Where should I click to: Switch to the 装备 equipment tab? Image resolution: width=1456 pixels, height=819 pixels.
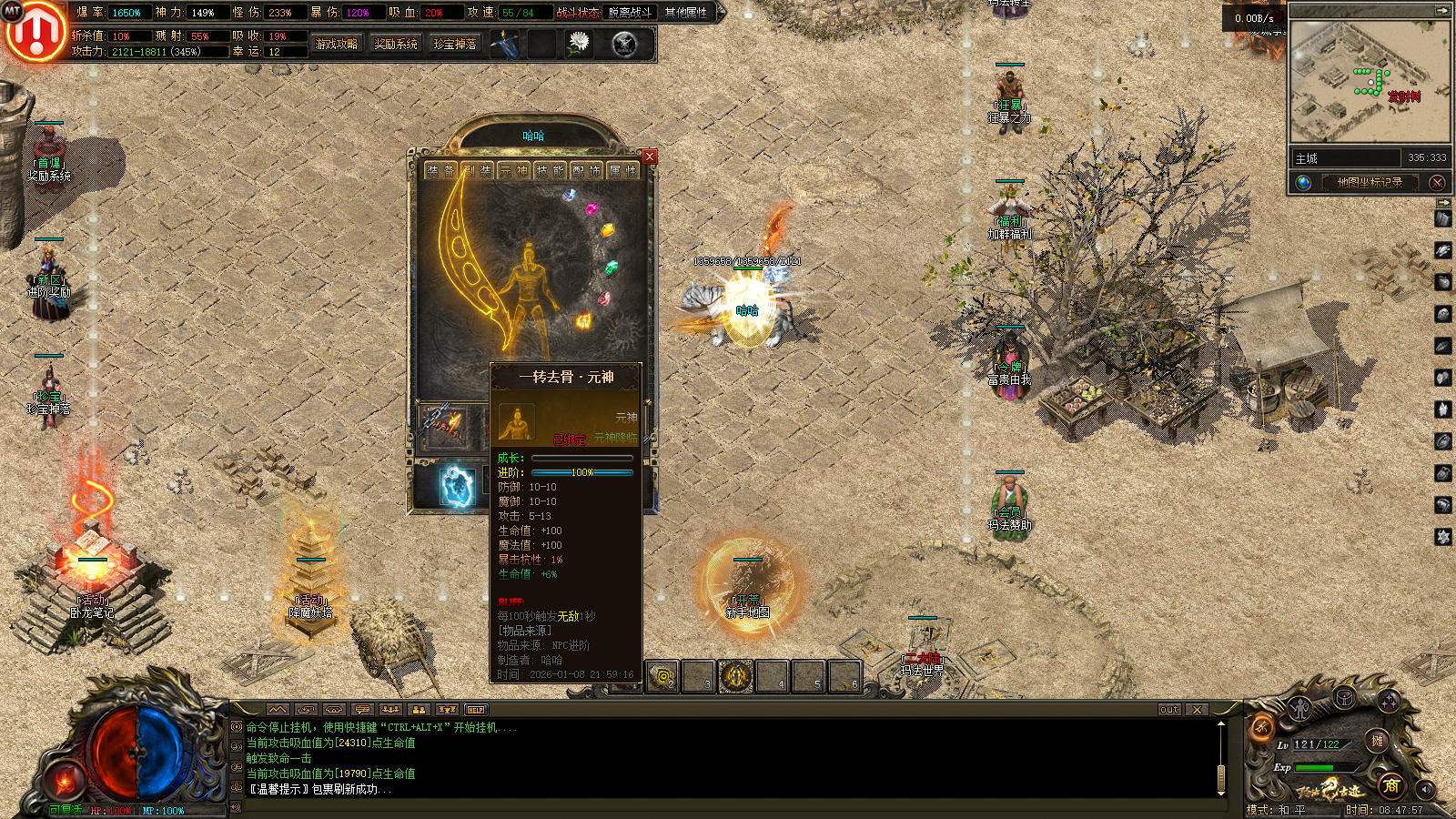(440, 171)
